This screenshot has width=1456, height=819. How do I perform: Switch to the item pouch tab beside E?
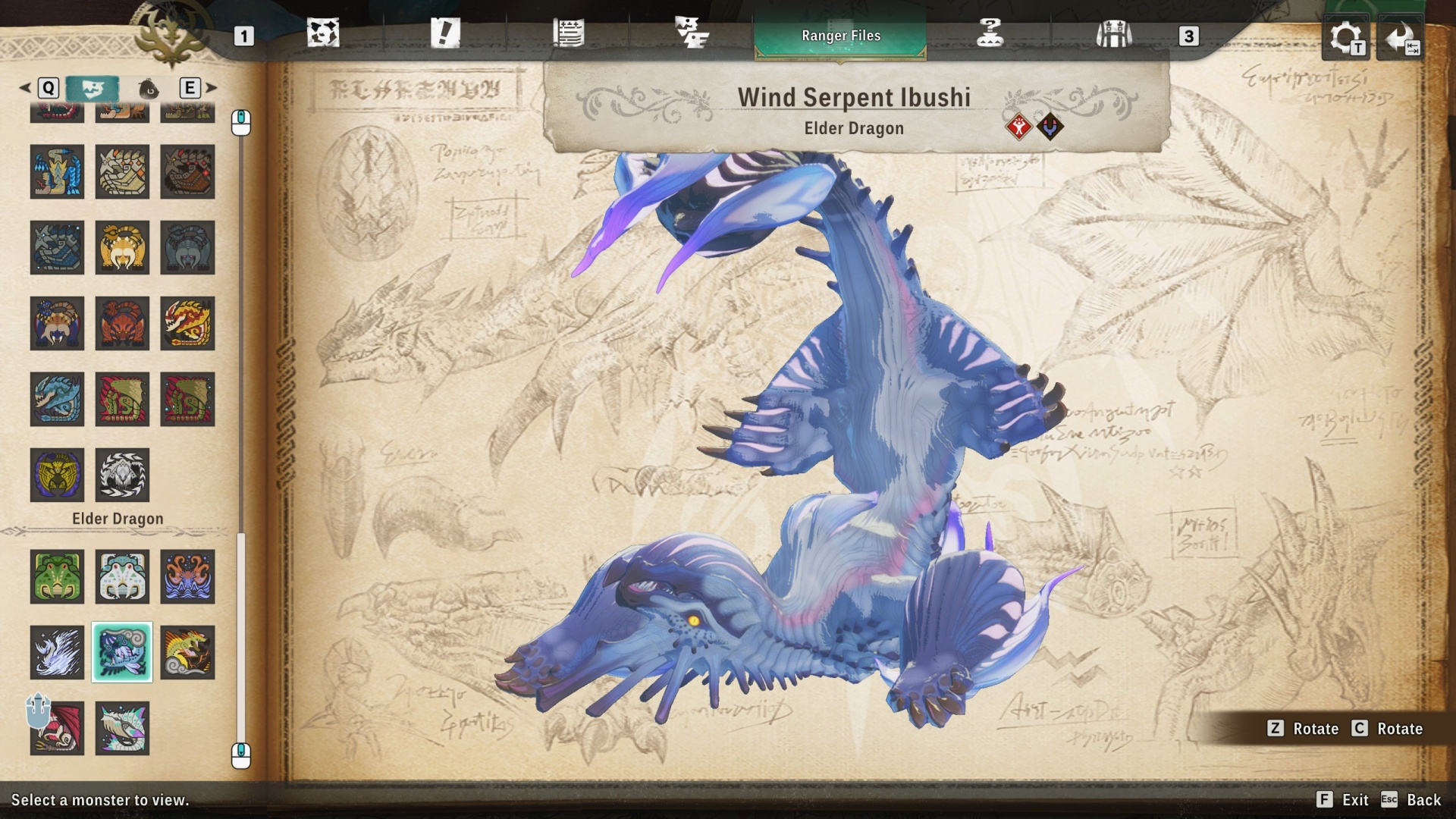click(149, 88)
